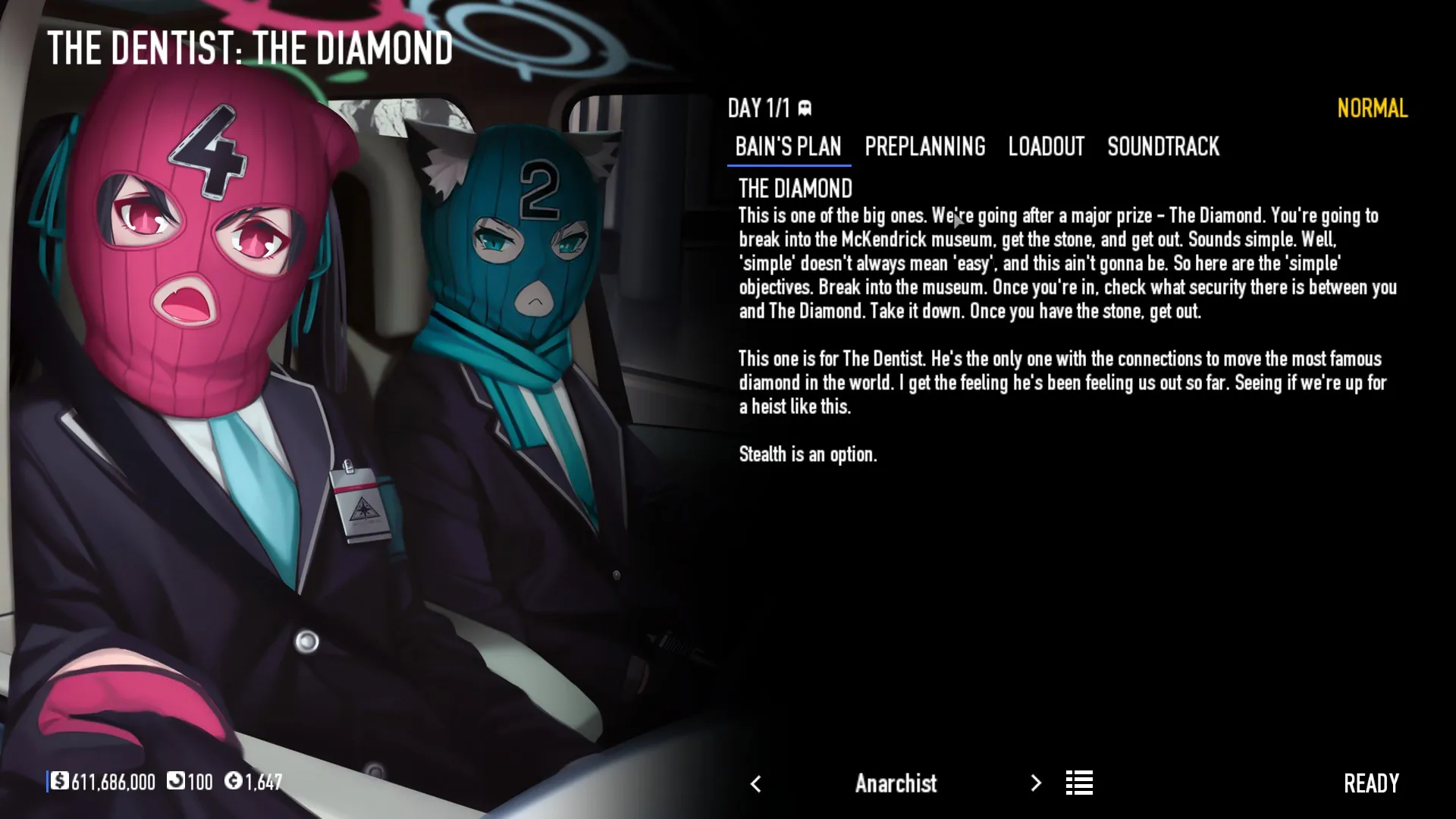Show the Soundtrack tab

(x=1163, y=146)
